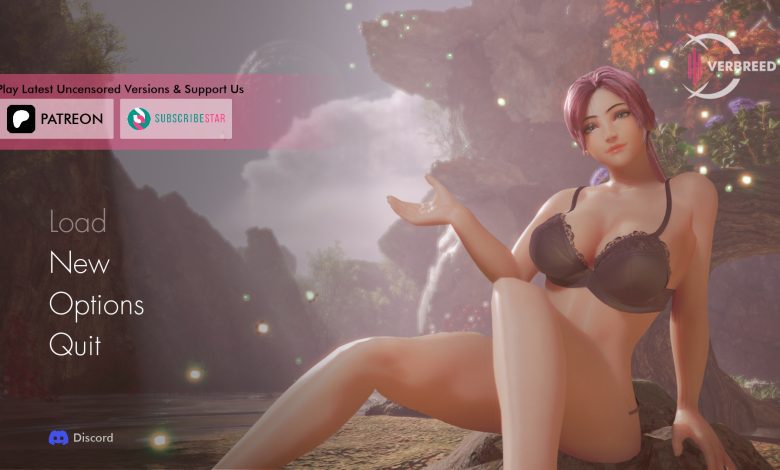The image size is (780, 470).
Task: Visit the SubscribeStar page
Action: (x=176, y=119)
